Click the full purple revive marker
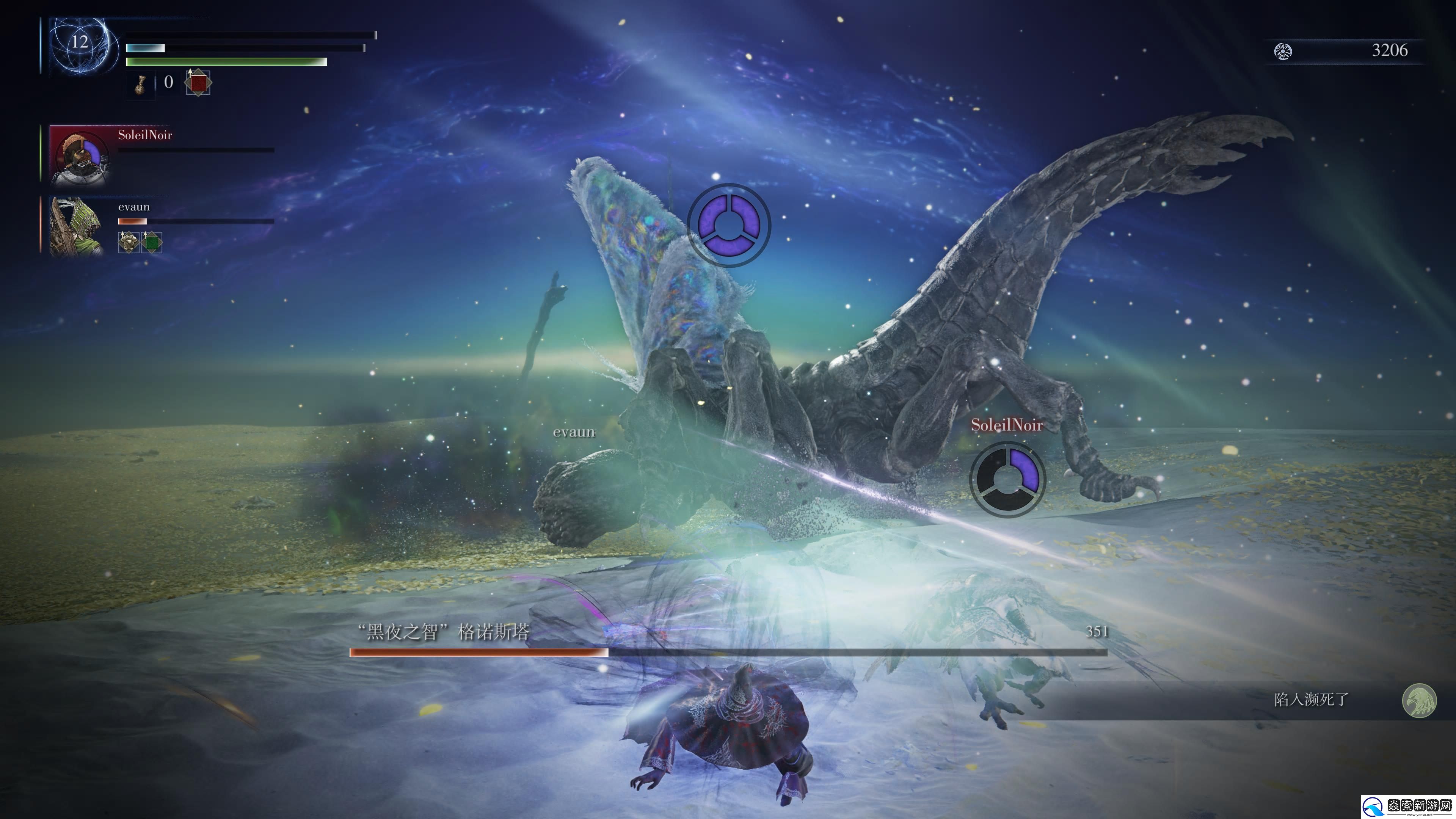The height and width of the screenshot is (819, 1456). tap(728, 224)
